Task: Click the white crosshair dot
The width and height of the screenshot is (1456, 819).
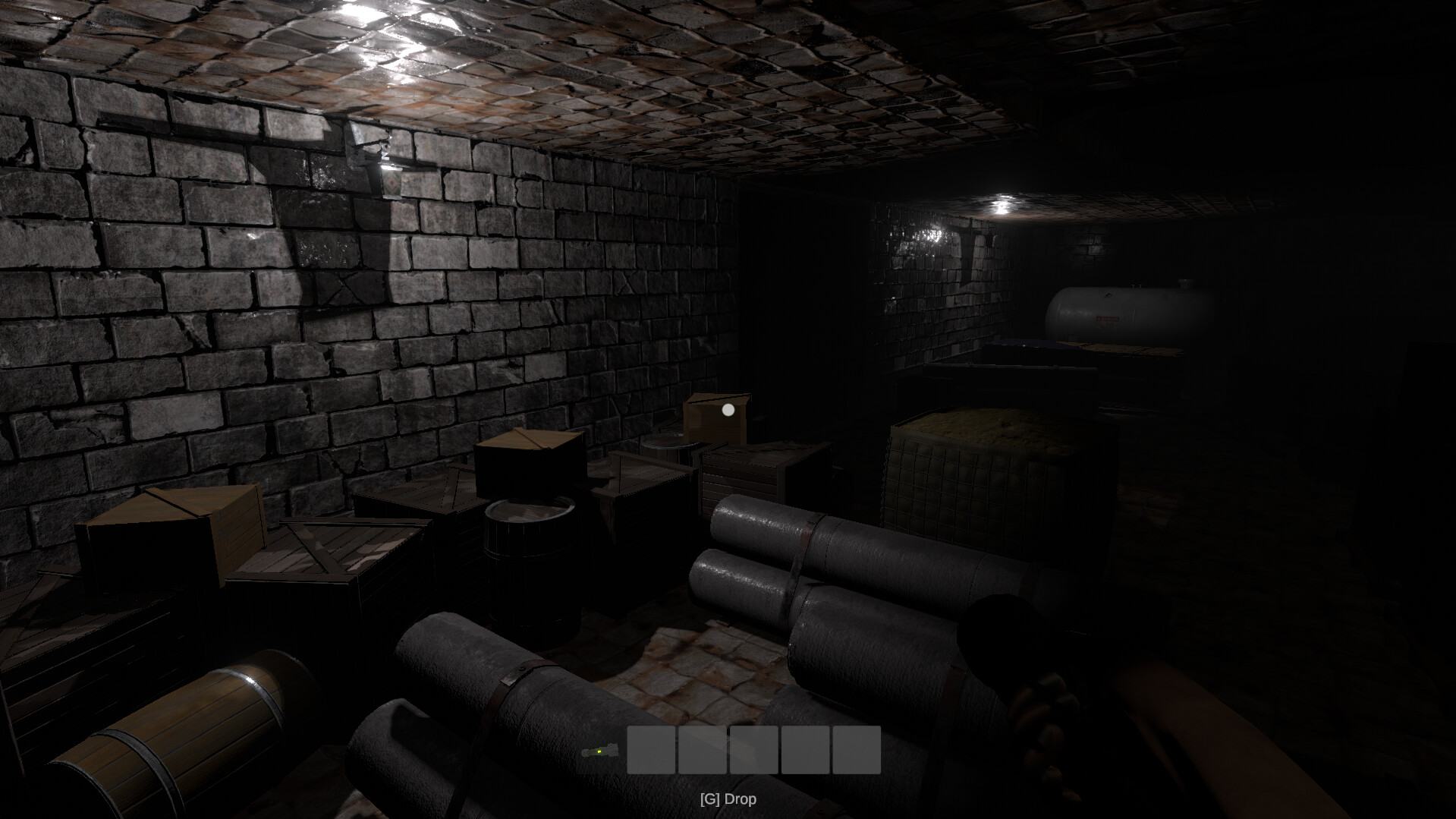Action: [728, 410]
